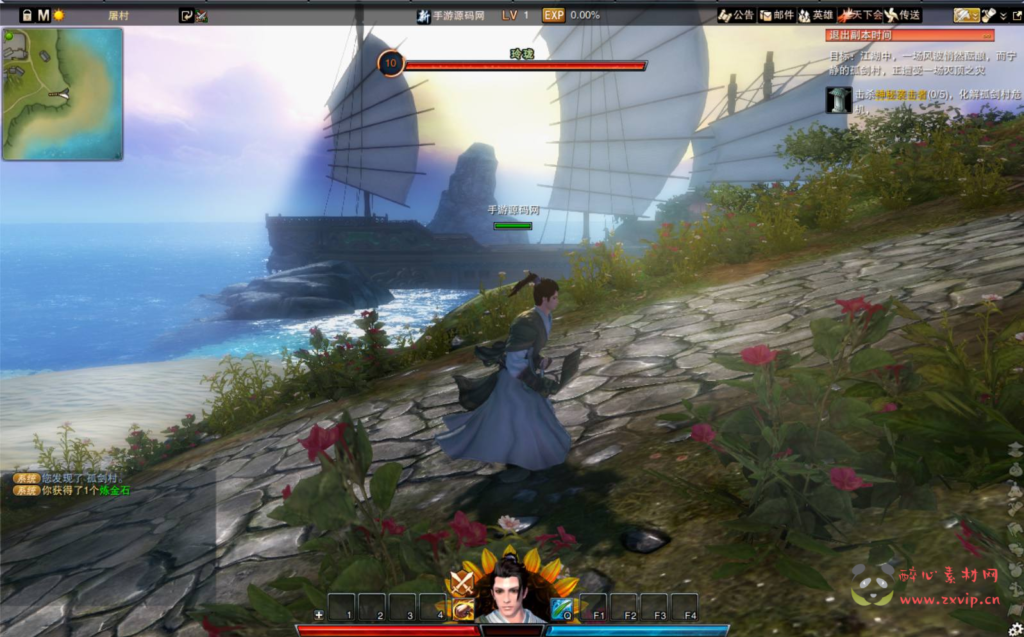Activate the blue wind-slash Q skill
Viewport: 1024px width, 637px height.
(561, 609)
